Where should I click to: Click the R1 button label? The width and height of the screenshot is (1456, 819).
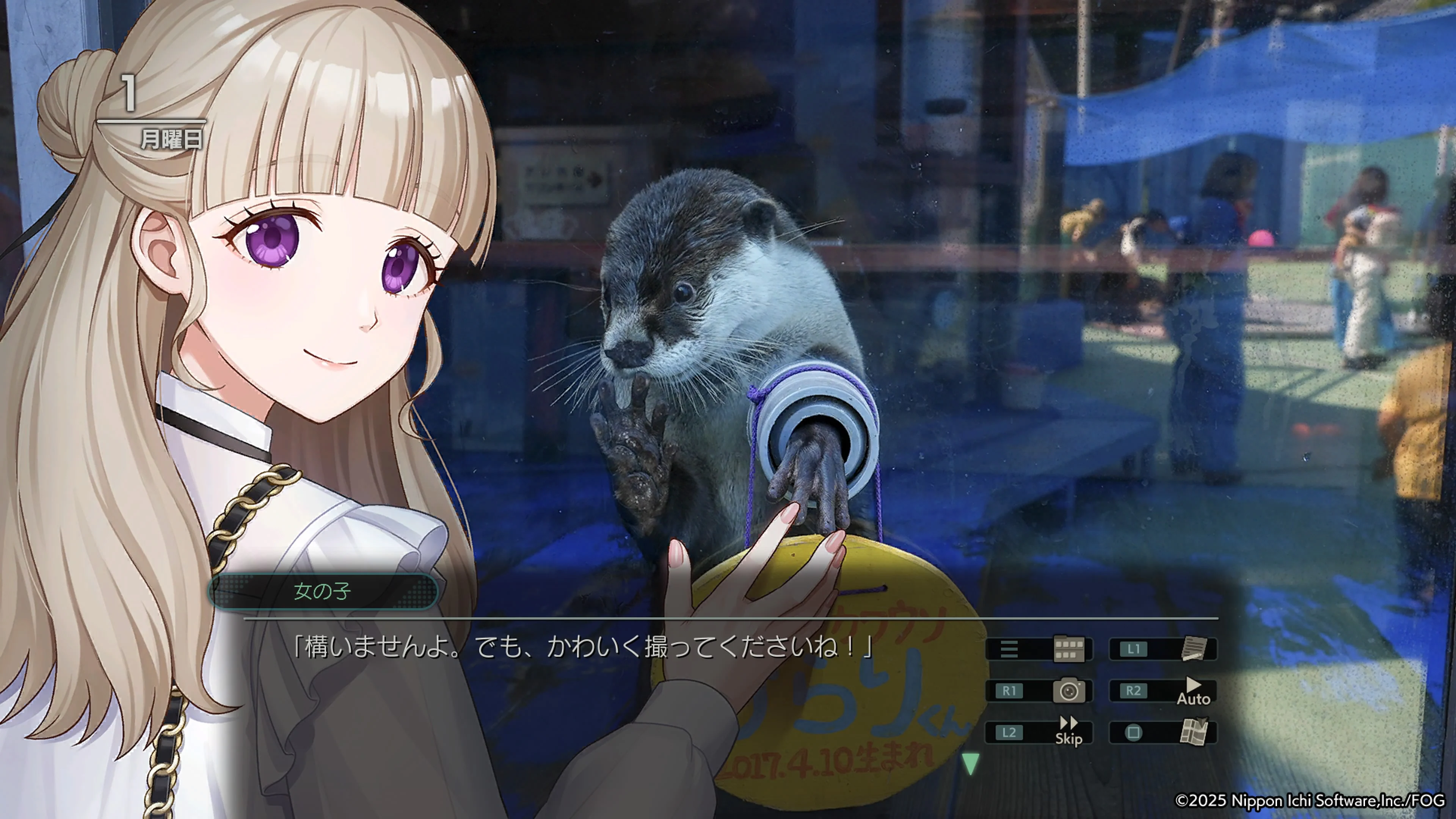click(x=1009, y=691)
